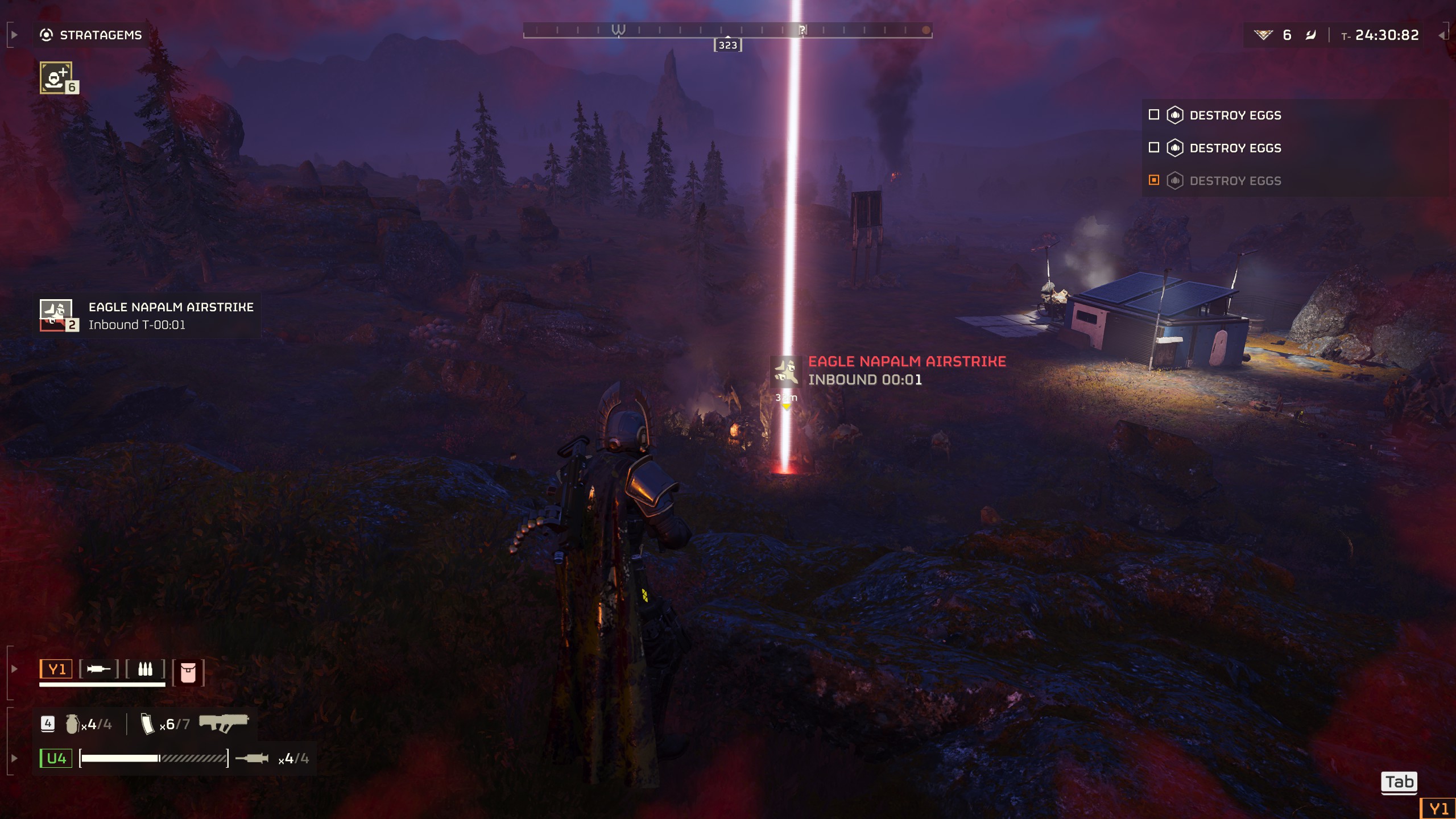Click the first Destroy Eggs objective
Viewport: 1456px width, 819px height.
tap(1235, 115)
